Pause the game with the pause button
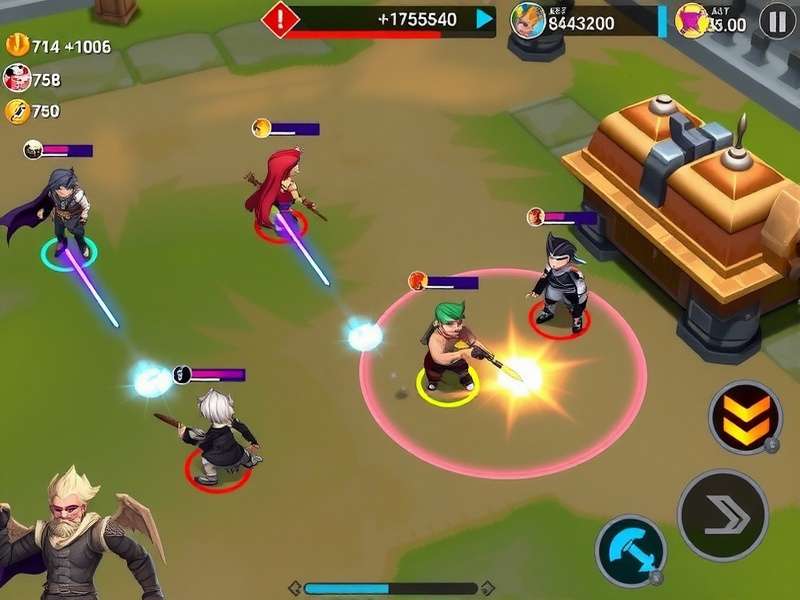 (x=777, y=20)
